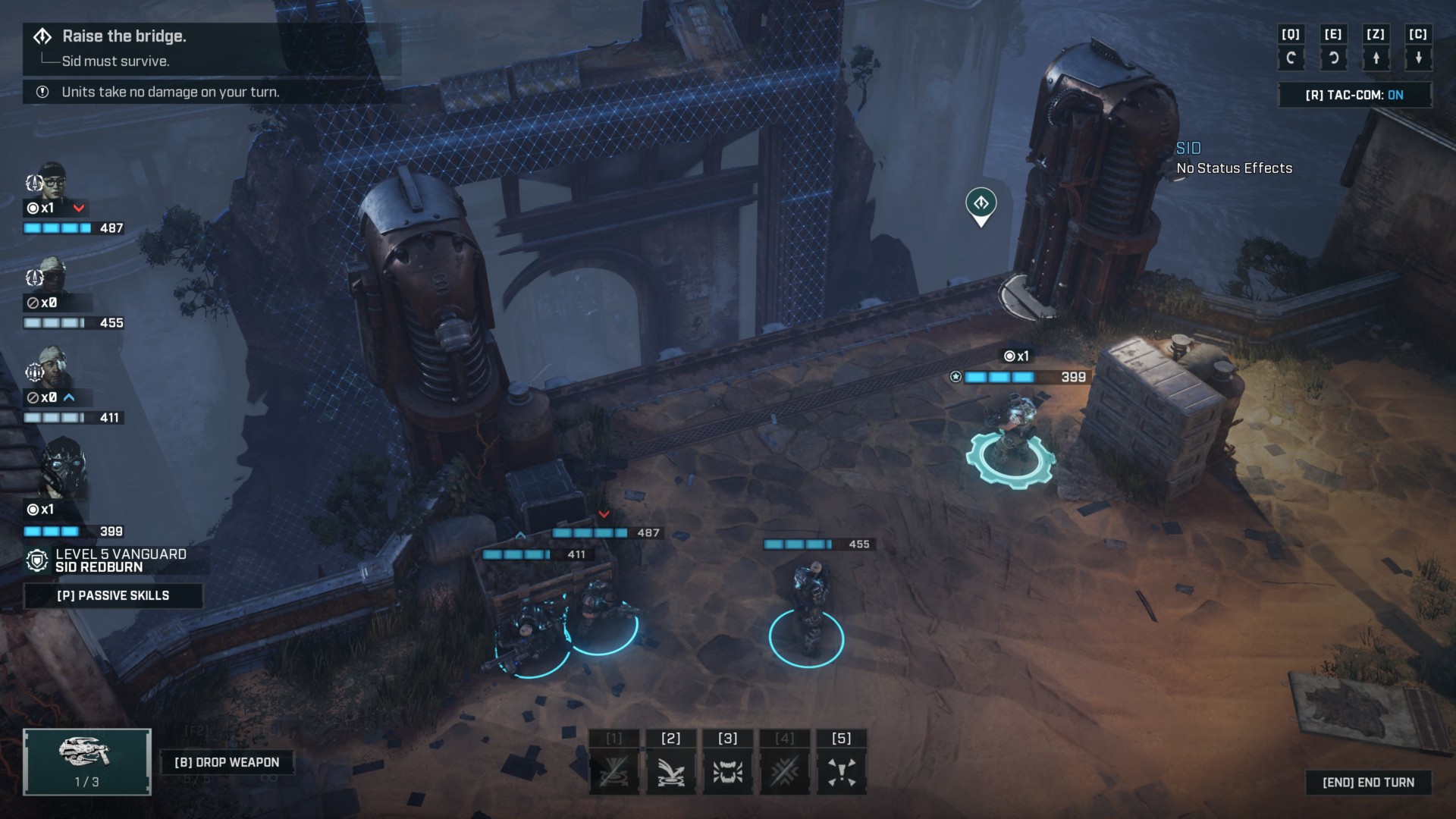Read the Raise the bridge objective banner

(125, 36)
